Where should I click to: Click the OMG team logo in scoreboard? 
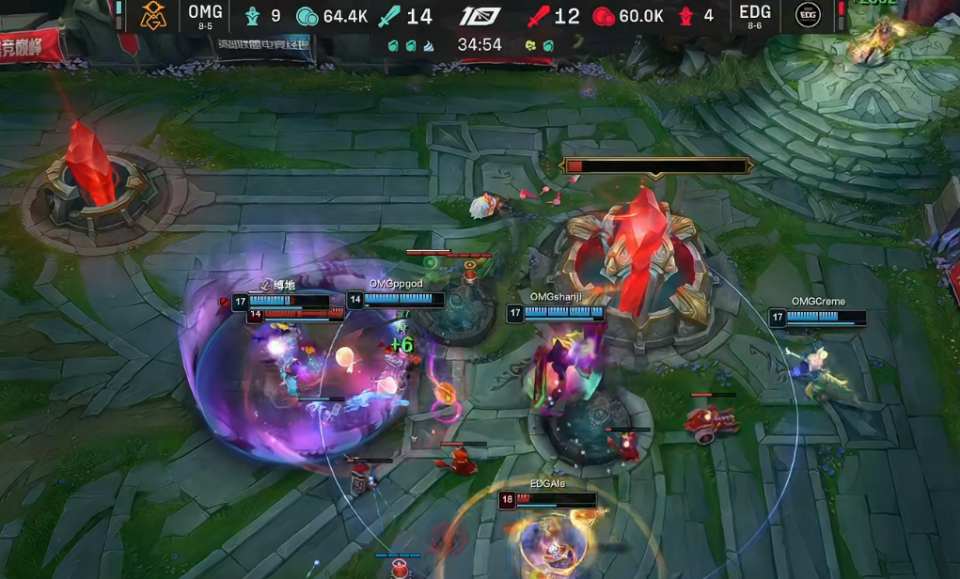coord(152,15)
